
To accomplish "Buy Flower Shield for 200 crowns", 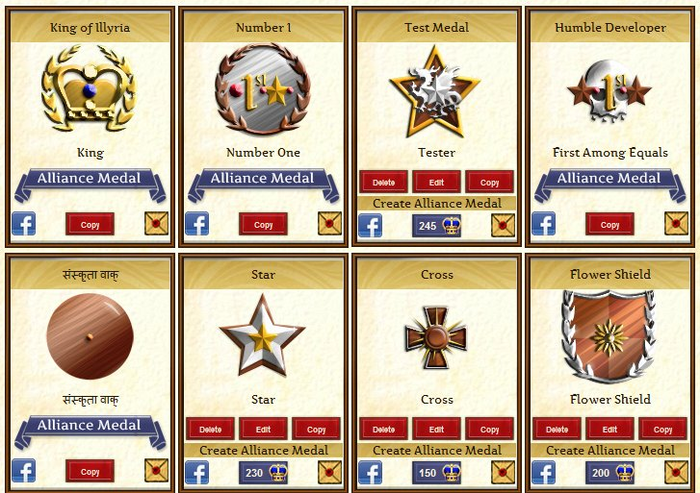I will tap(610, 472).
